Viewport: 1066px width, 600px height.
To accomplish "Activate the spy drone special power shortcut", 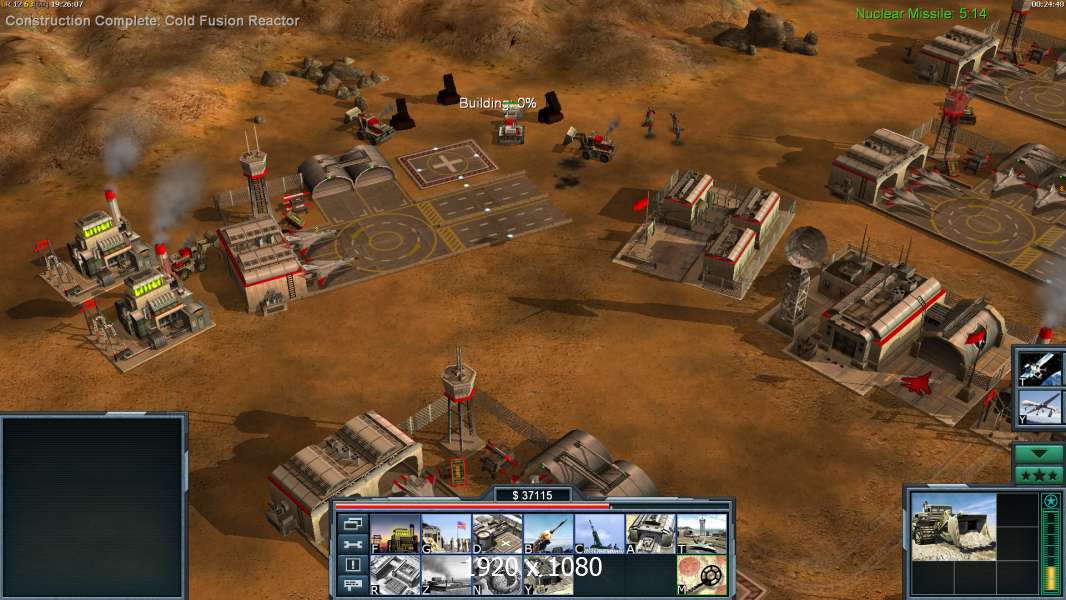I will pyautogui.click(x=1040, y=407).
